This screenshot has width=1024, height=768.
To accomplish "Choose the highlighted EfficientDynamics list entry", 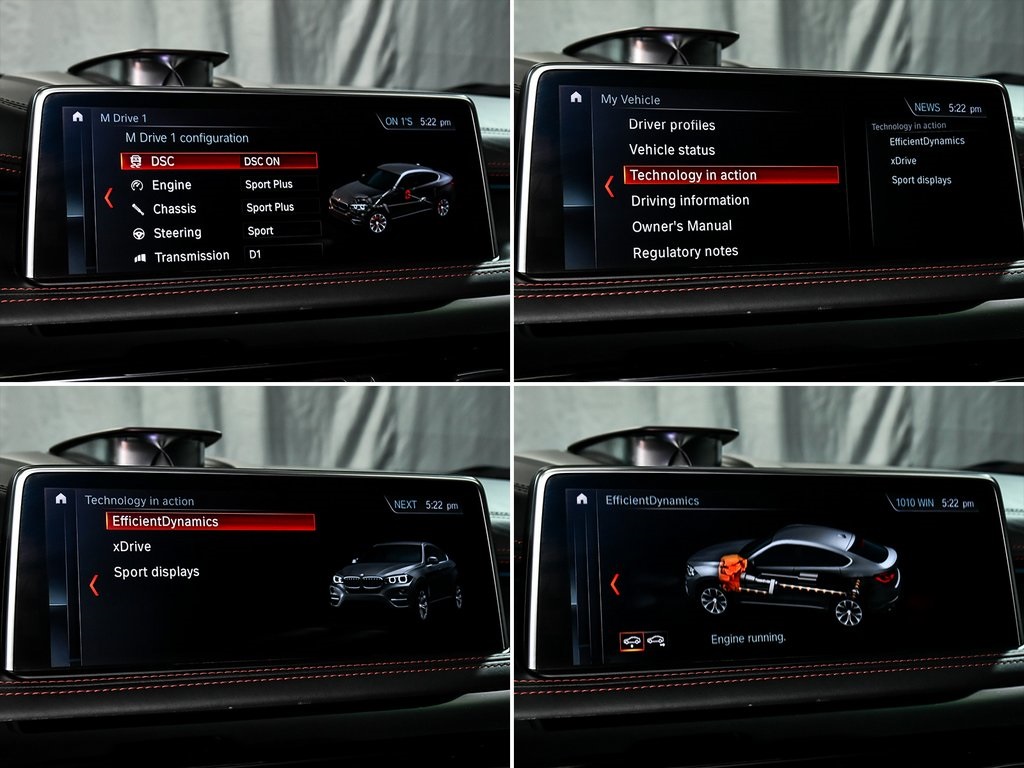I will pos(210,522).
